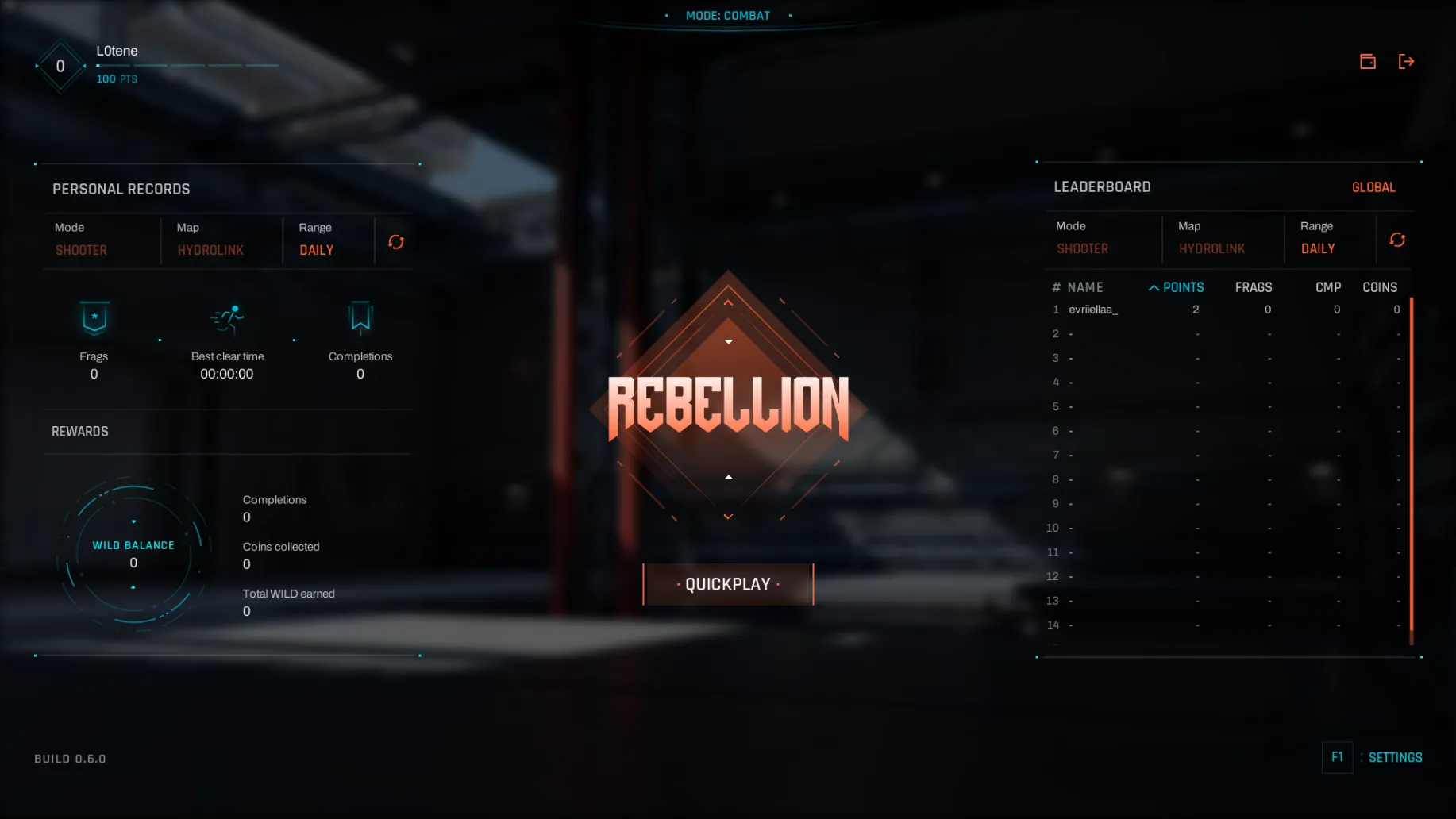
Task: Open the wallet icon next to logout
Action: pyautogui.click(x=1367, y=62)
